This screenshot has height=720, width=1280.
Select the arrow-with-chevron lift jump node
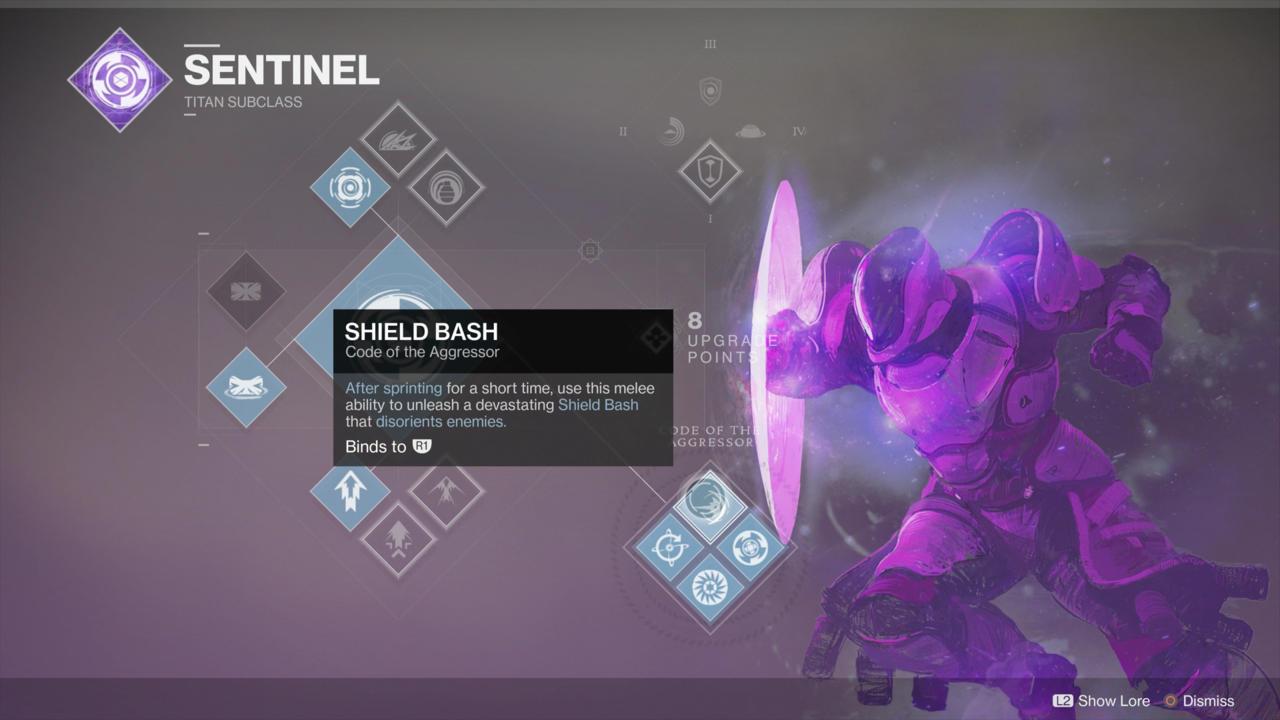pos(397,539)
